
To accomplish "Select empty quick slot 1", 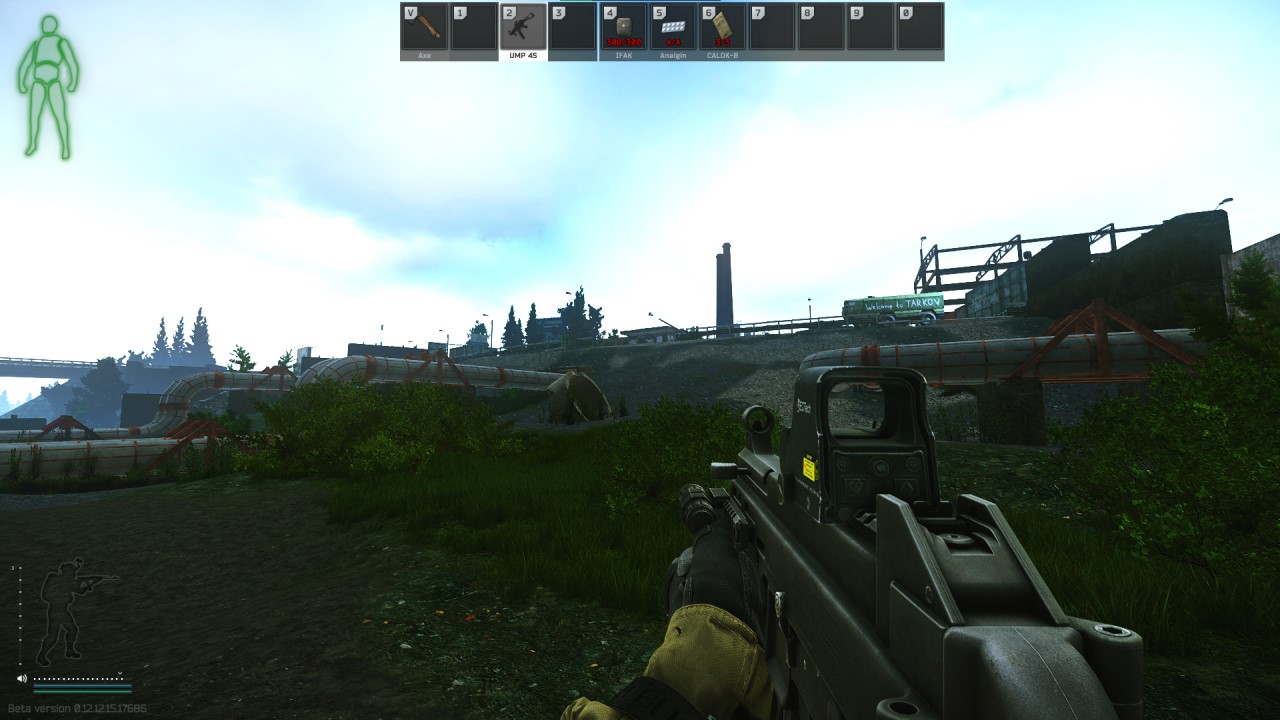I will coord(471,28).
